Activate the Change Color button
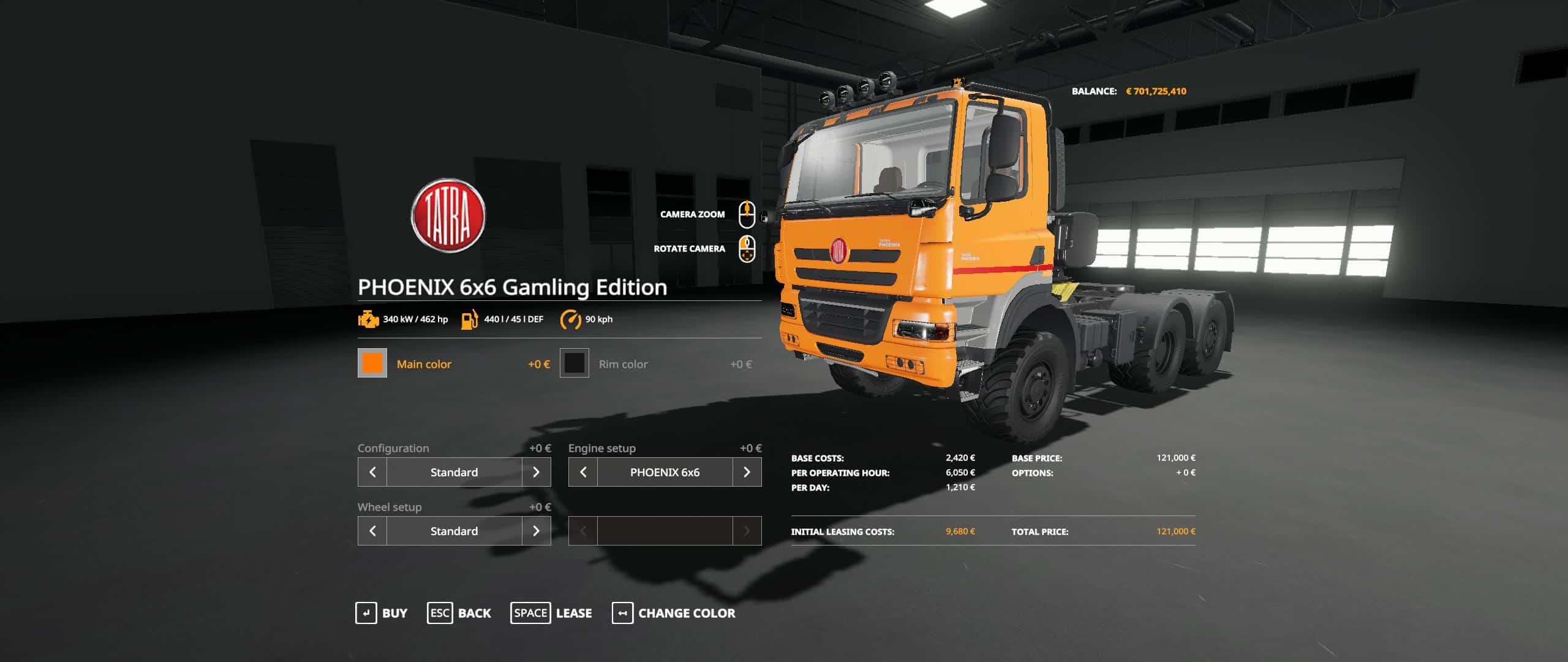1568x662 pixels. pos(673,613)
